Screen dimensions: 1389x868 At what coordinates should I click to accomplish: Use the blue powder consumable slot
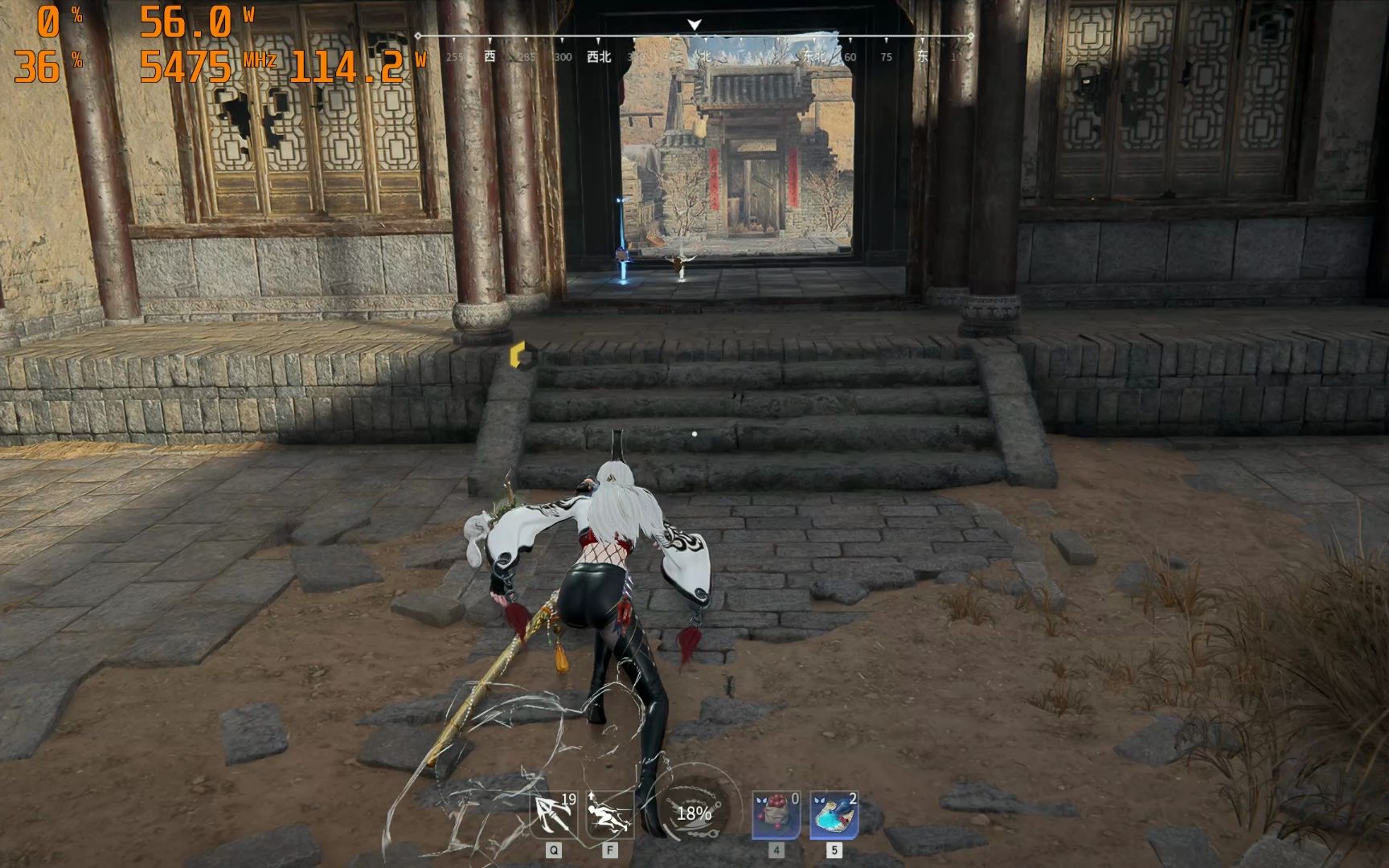tap(834, 814)
